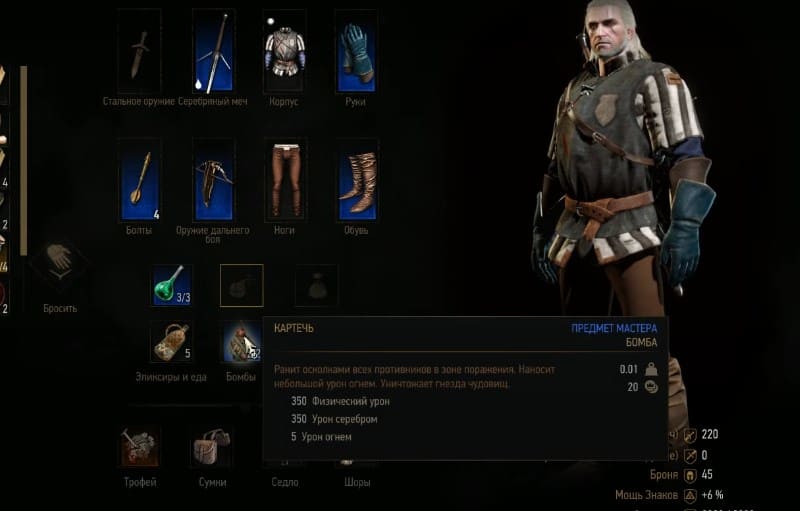
Task: Open the crossbow ranged weapon slot
Action: [x=213, y=180]
